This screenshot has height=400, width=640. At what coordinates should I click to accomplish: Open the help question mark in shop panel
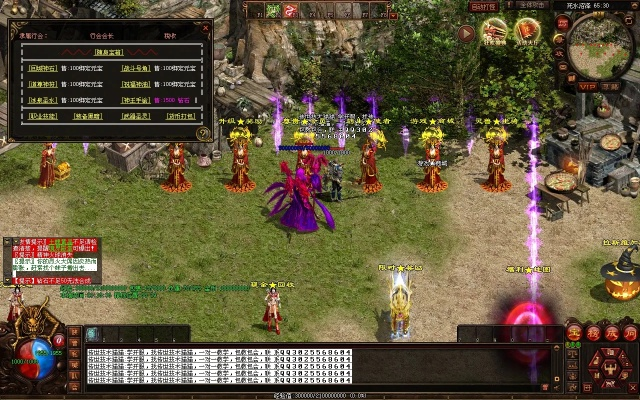204,132
